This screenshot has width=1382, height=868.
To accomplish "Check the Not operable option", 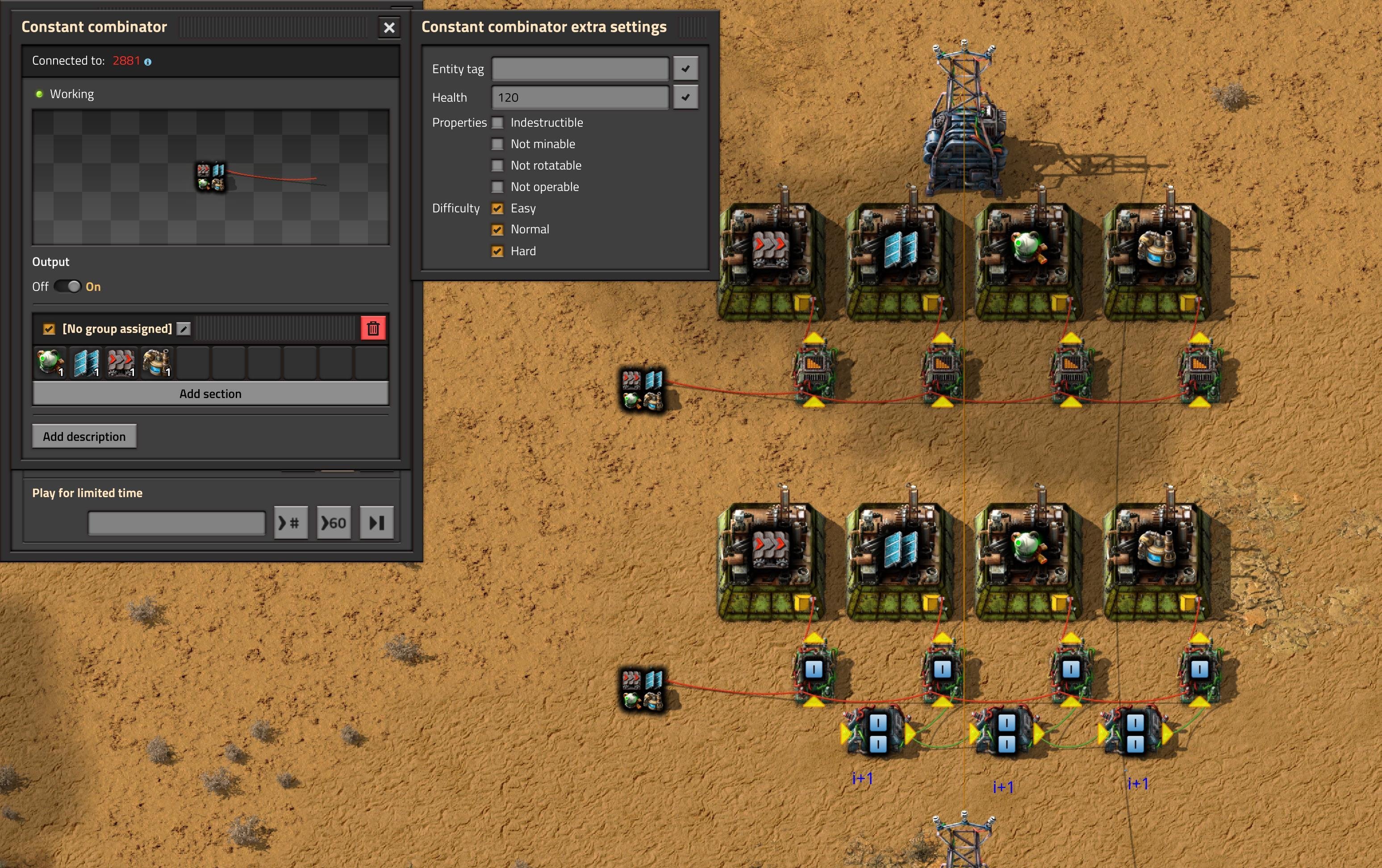I will pyautogui.click(x=497, y=187).
